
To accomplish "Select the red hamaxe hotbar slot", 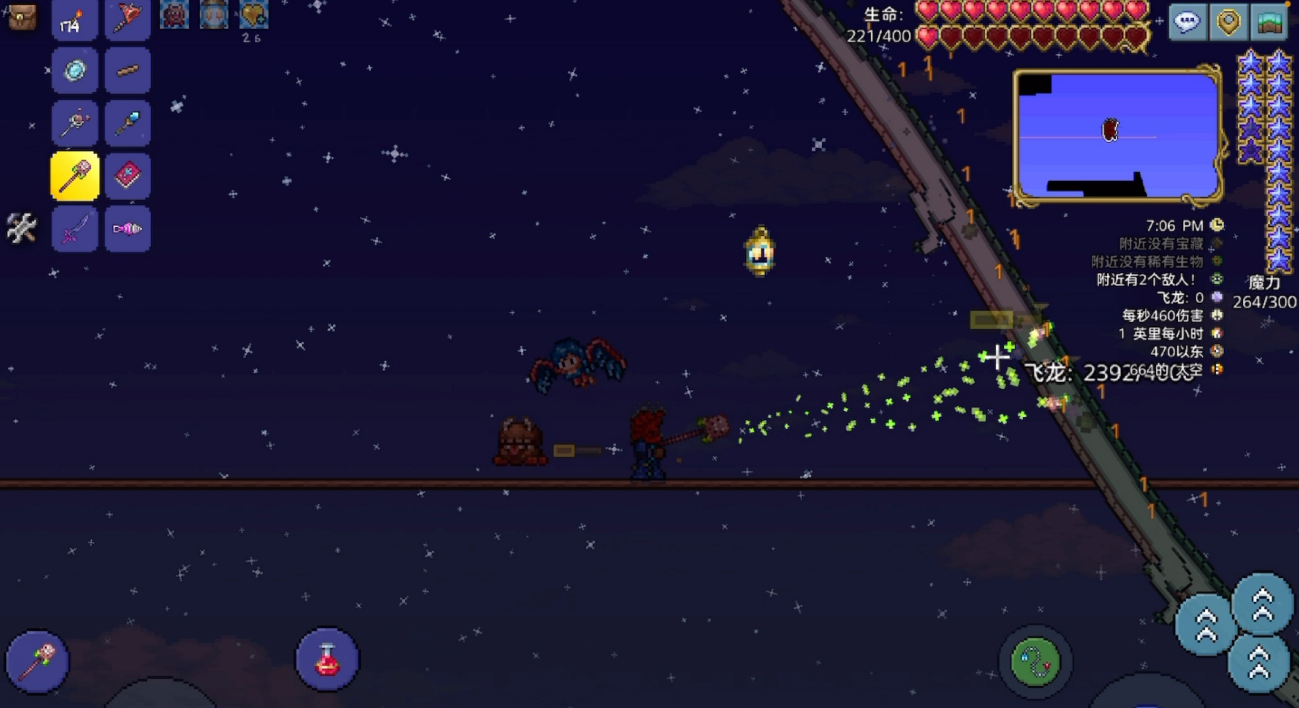I will 128,20.
